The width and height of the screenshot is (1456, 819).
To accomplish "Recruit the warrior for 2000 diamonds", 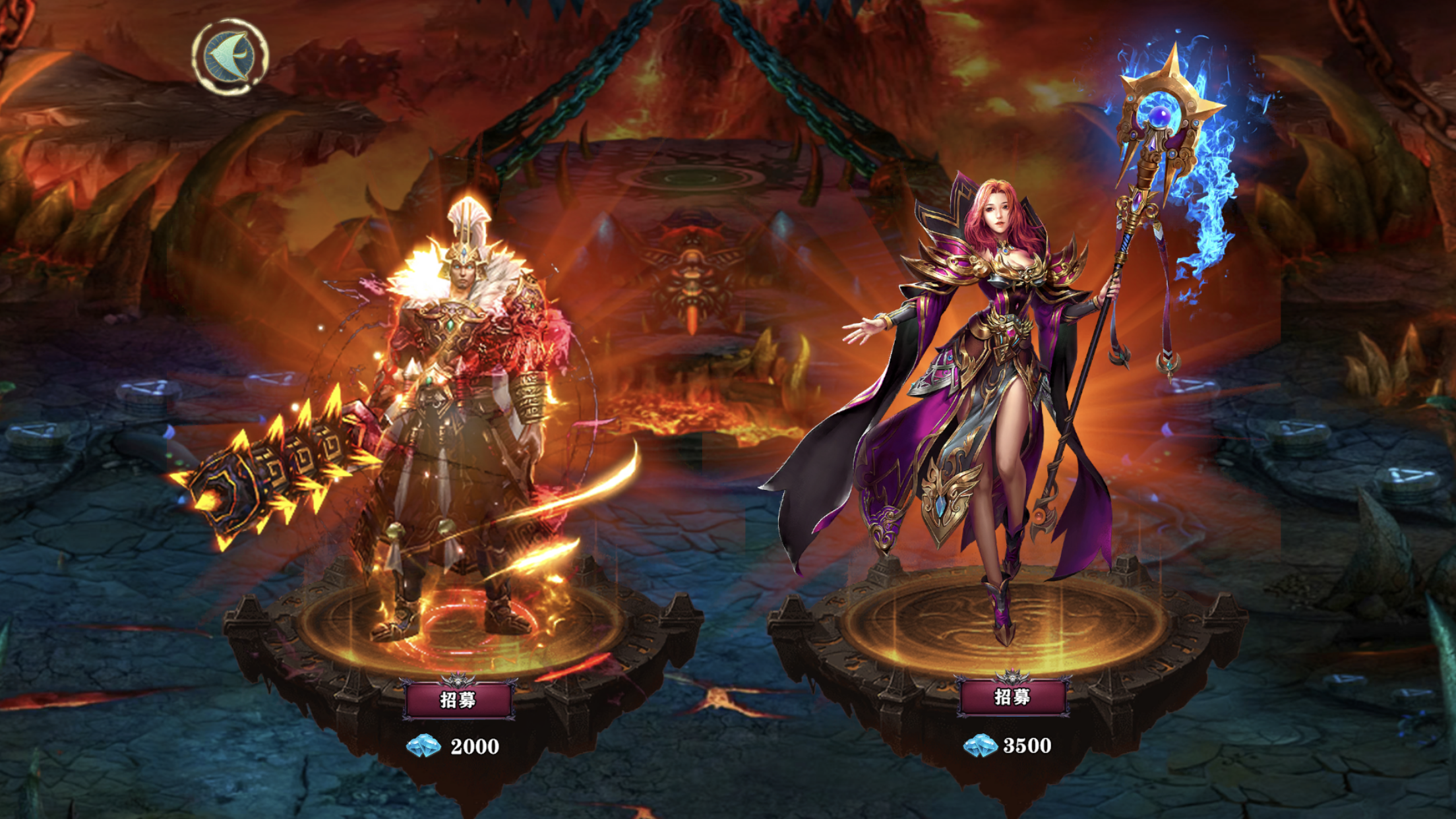I will (x=458, y=700).
